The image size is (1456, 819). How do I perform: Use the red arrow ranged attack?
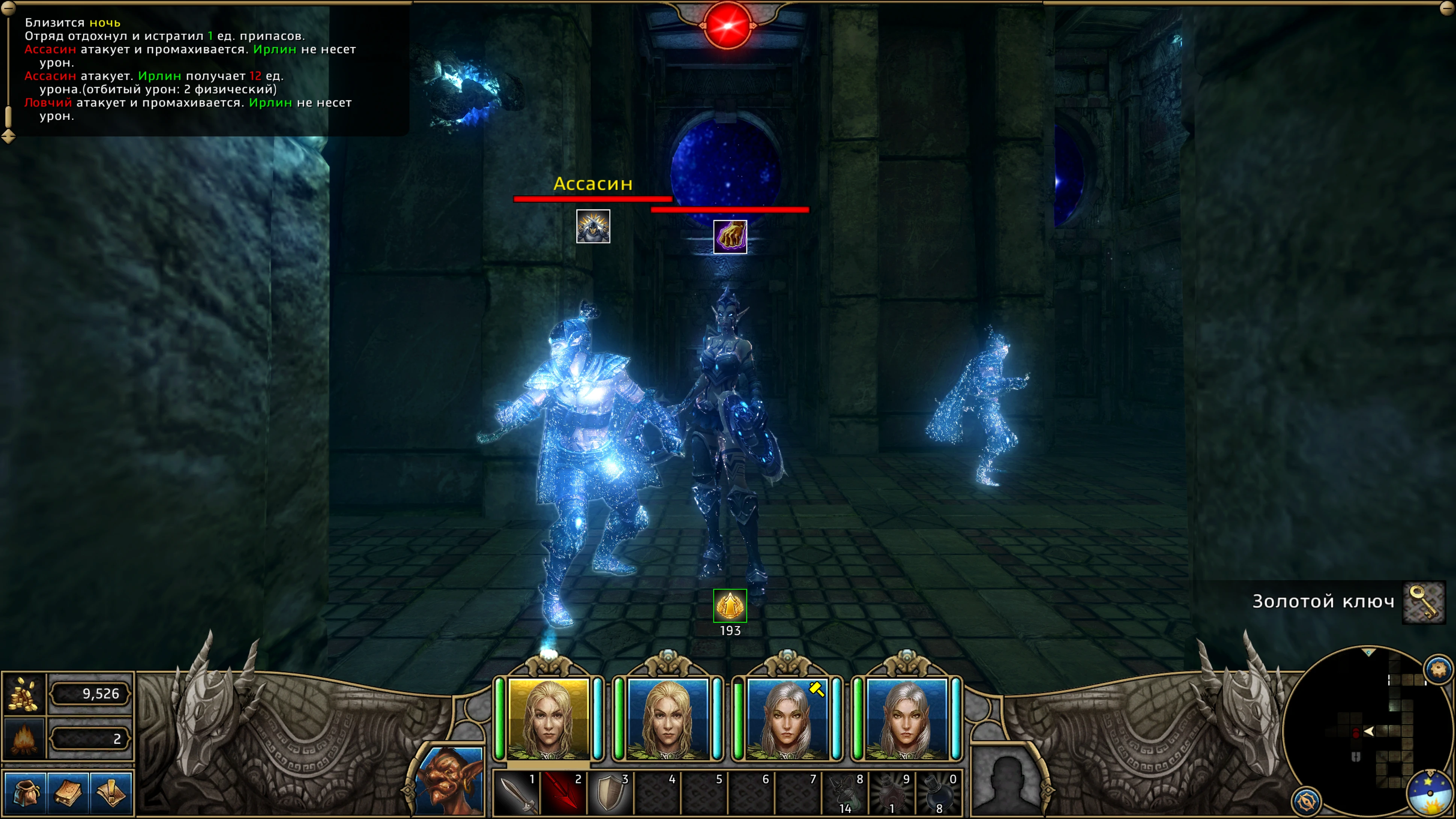click(x=563, y=793)
